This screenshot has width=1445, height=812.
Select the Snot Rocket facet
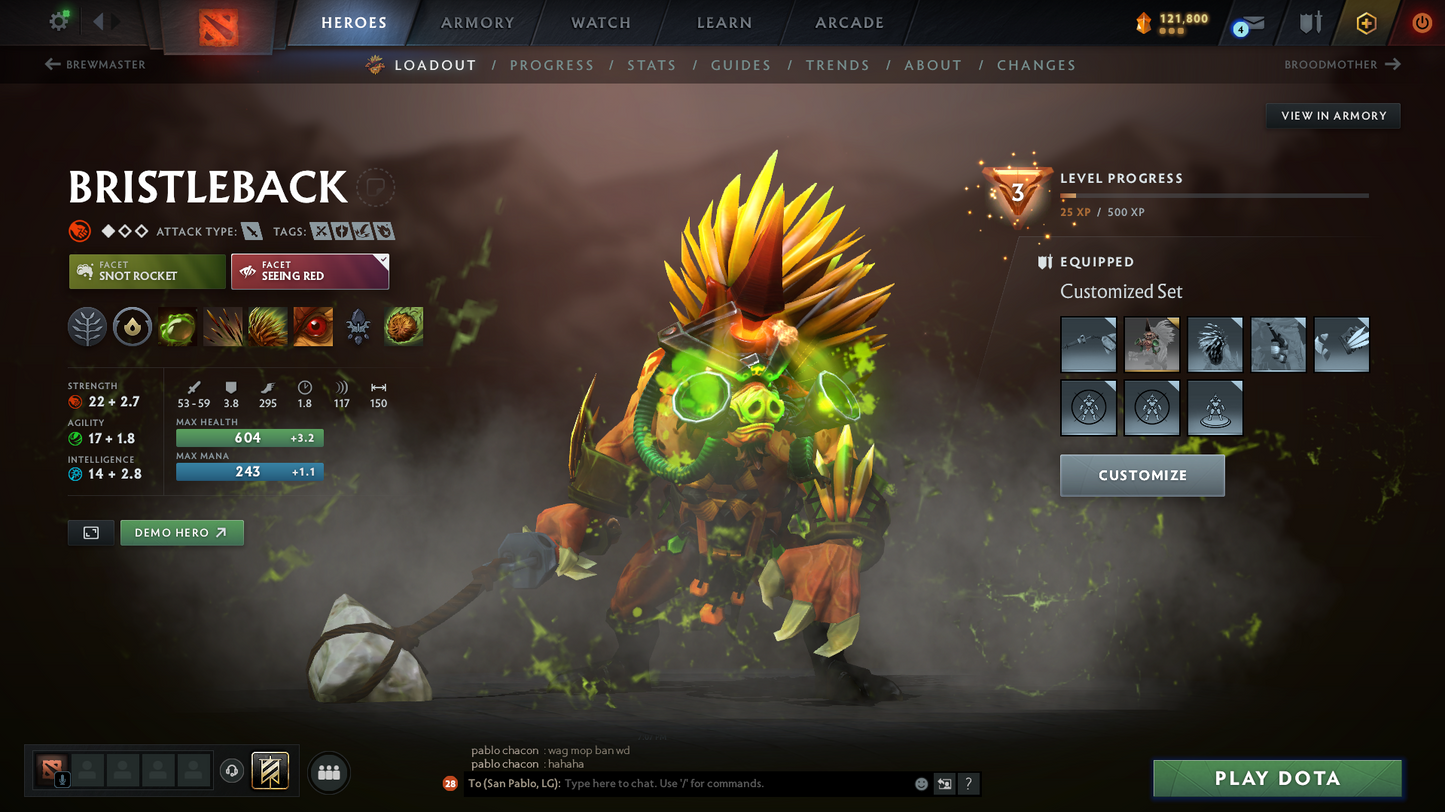(x=147, y=271)
